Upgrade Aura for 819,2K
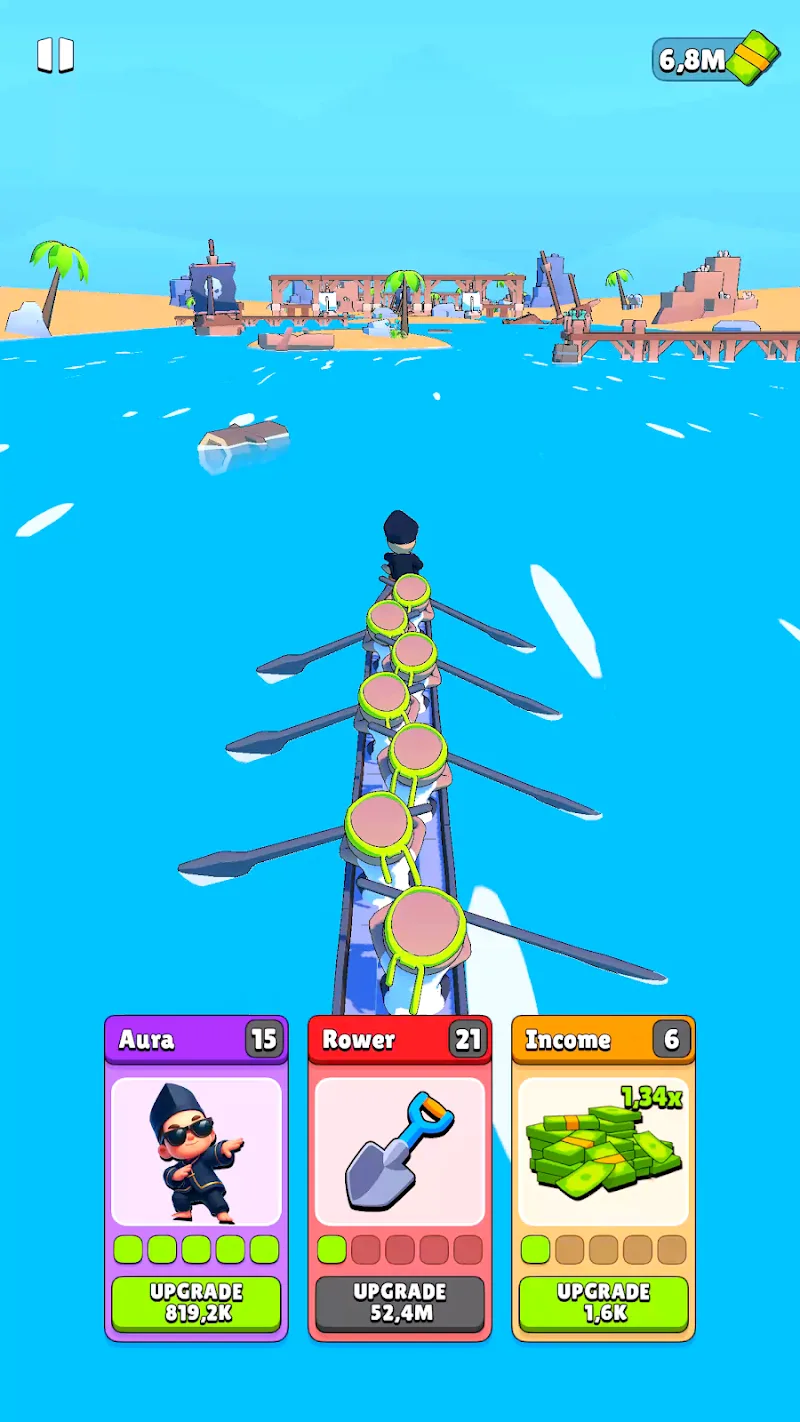This screenshot has width=800, height=1422. [x=196, y=1303]
